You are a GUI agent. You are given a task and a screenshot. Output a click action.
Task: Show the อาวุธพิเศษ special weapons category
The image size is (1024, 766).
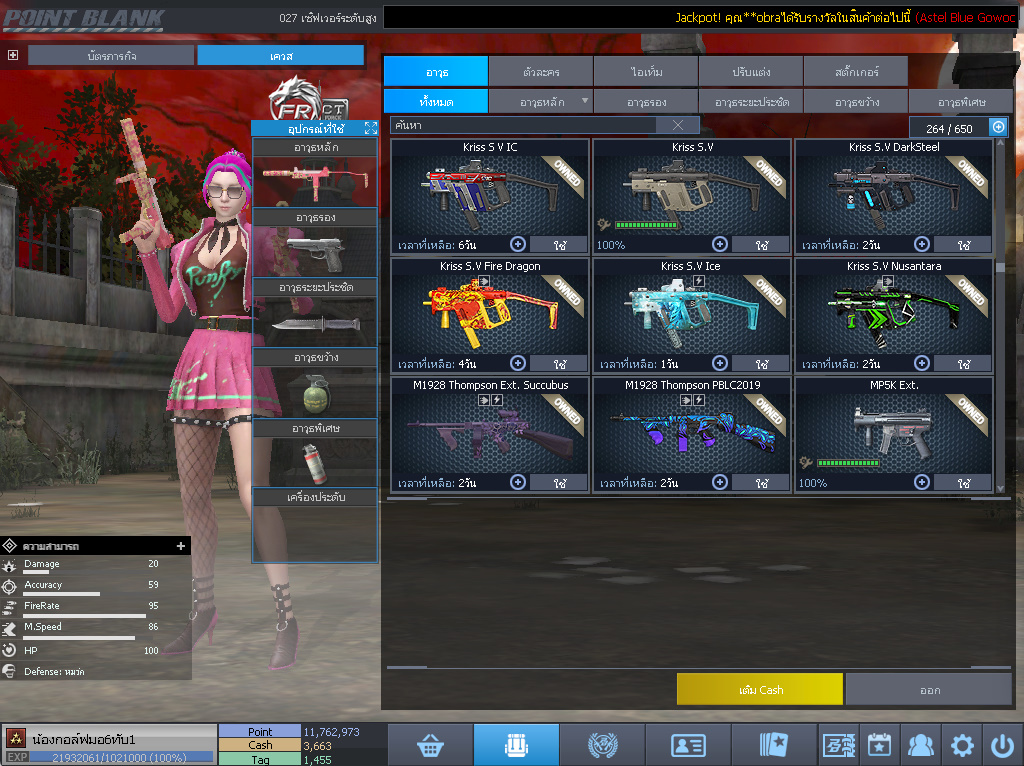(x=961, y=101)
